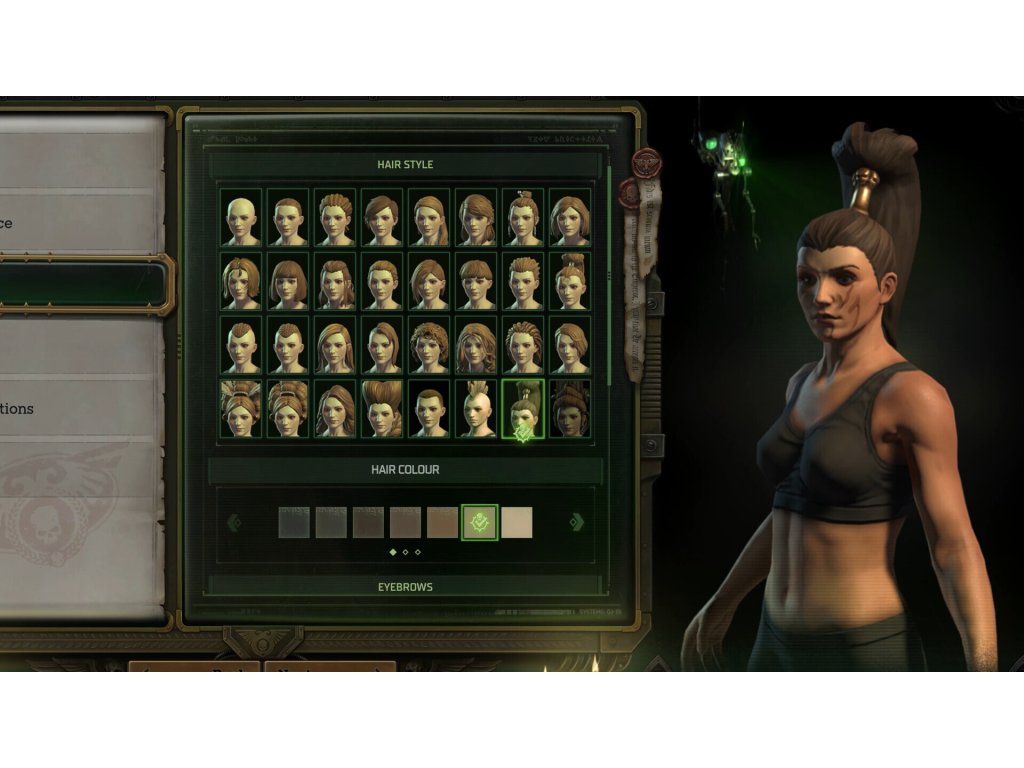The image size is (1024, 768).
Task: Pick the tan brown hair colour swatch
Action: (442, 522)
